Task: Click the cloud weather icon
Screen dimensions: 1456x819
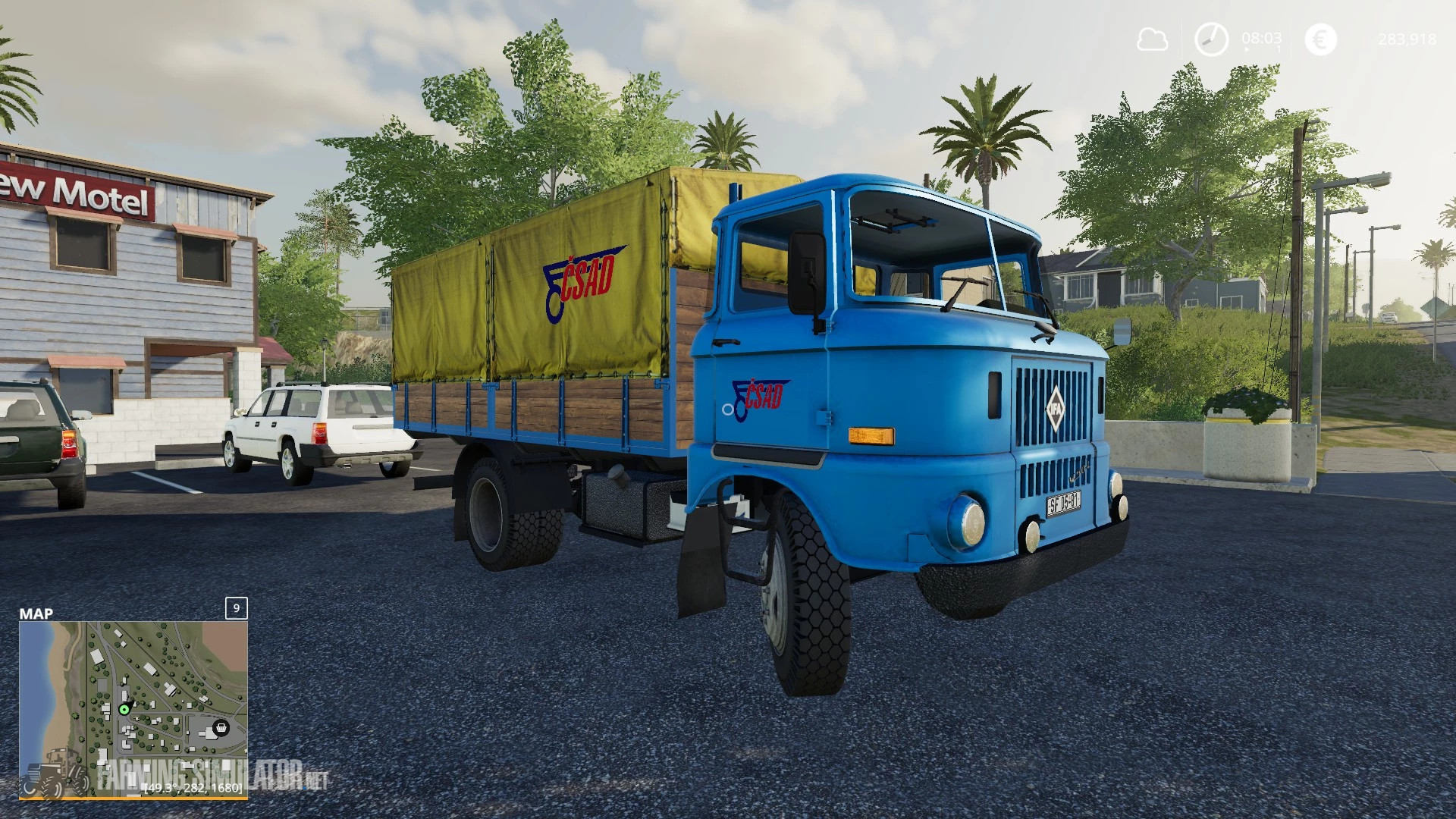Action: 1152,39
